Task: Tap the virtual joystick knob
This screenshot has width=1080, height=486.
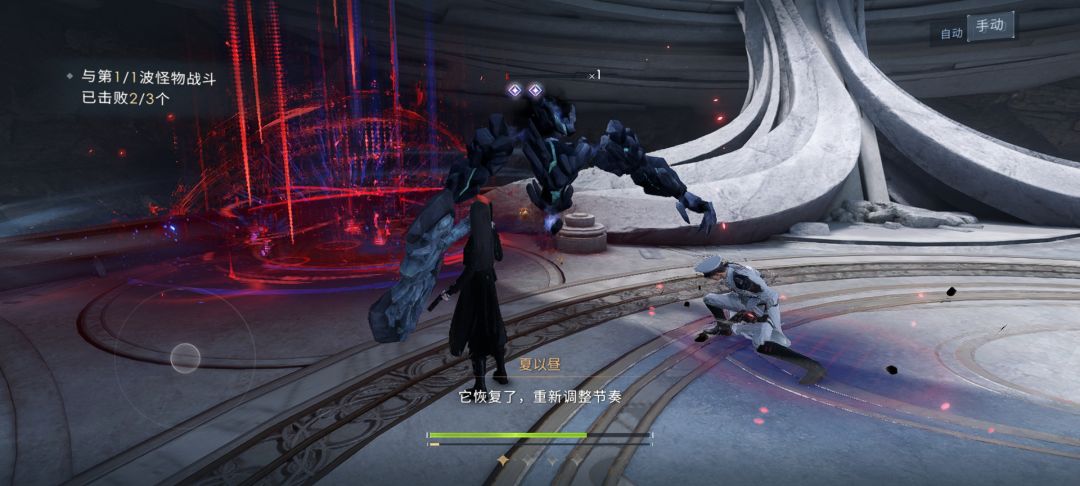Action: 185,357
